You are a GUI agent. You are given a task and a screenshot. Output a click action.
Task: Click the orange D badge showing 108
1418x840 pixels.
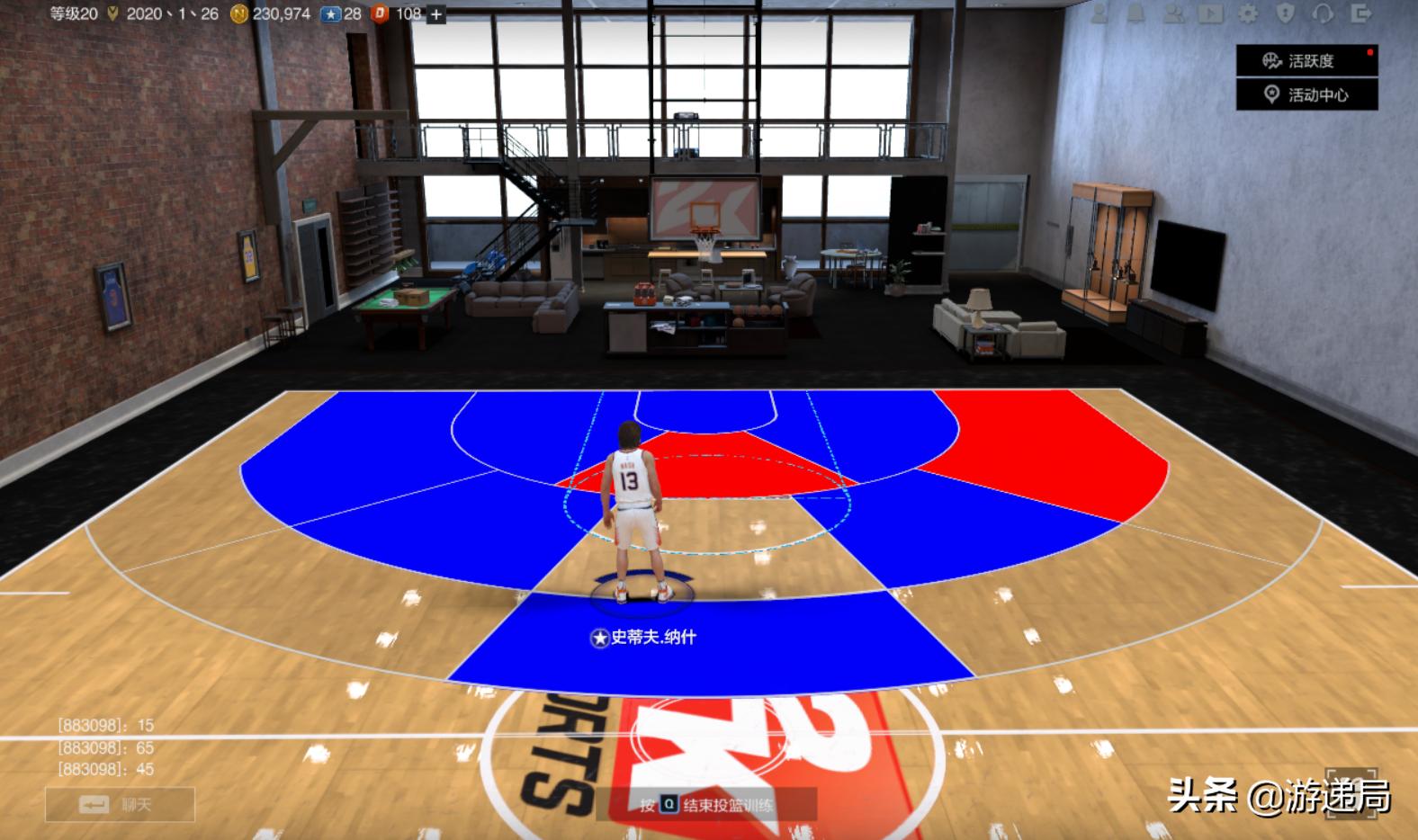379,13
